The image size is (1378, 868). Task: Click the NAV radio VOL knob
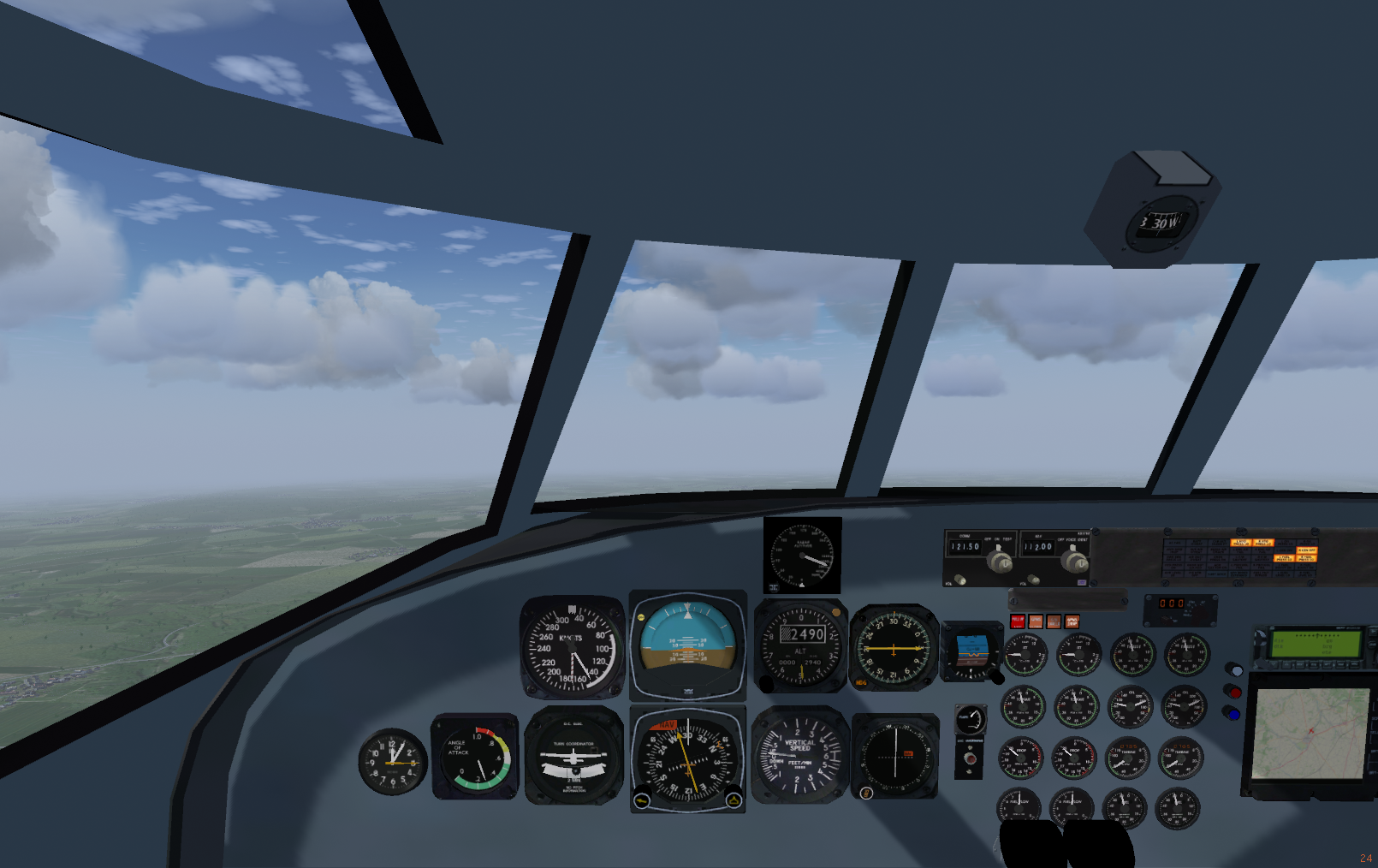point(1034,580)
